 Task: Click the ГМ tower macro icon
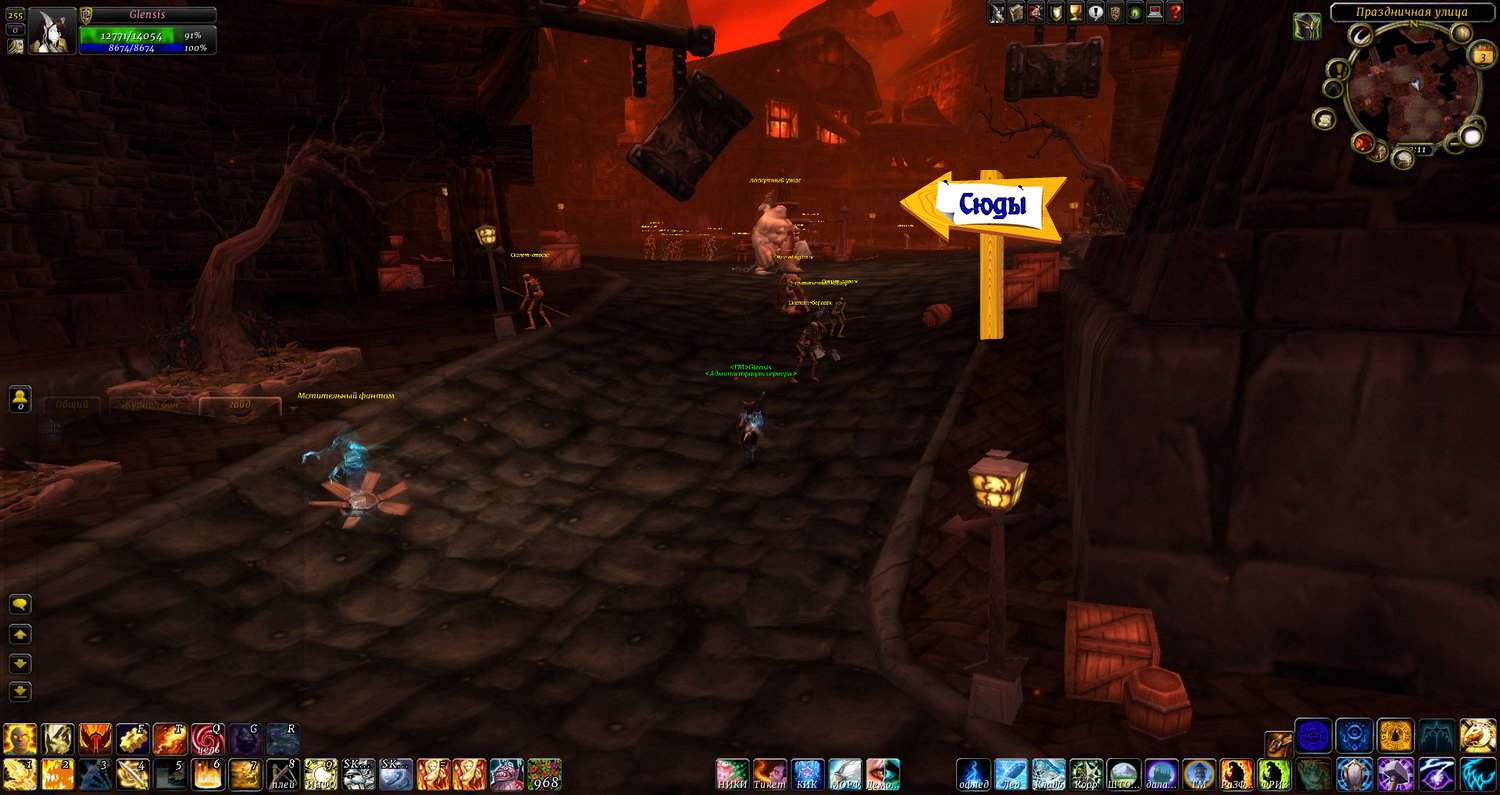(x=1198, y=774)
